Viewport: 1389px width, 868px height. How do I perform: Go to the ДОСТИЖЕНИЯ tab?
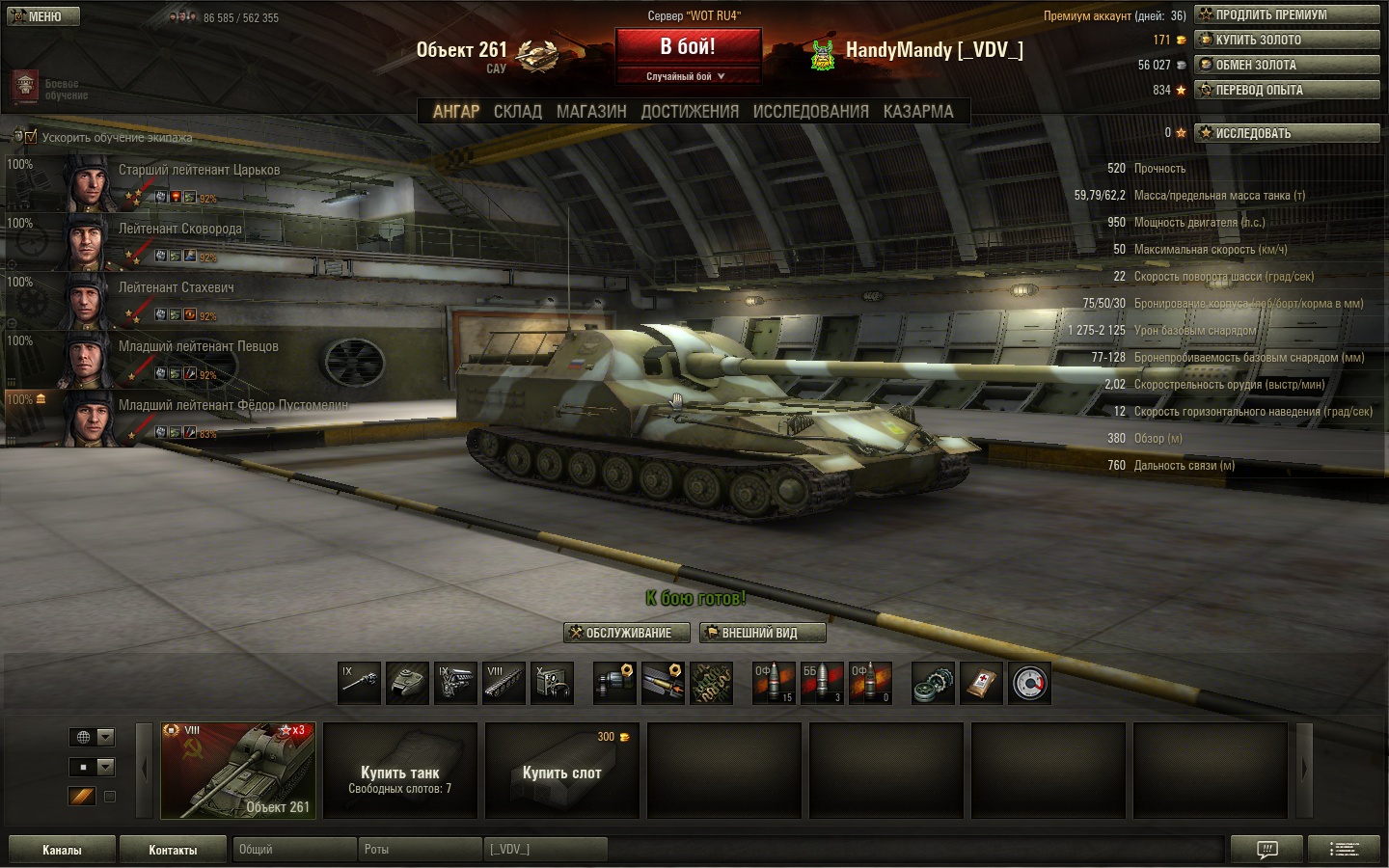point(690,112)
